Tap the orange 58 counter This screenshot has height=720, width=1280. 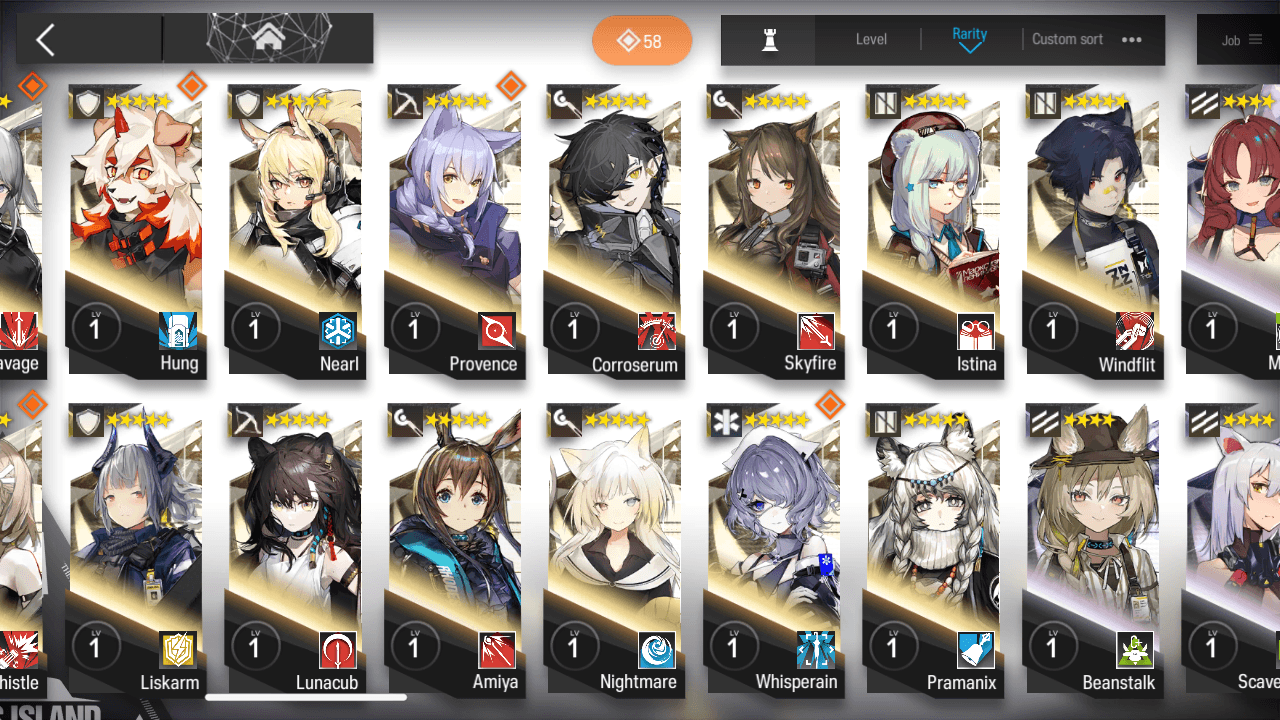pos(642,41)
